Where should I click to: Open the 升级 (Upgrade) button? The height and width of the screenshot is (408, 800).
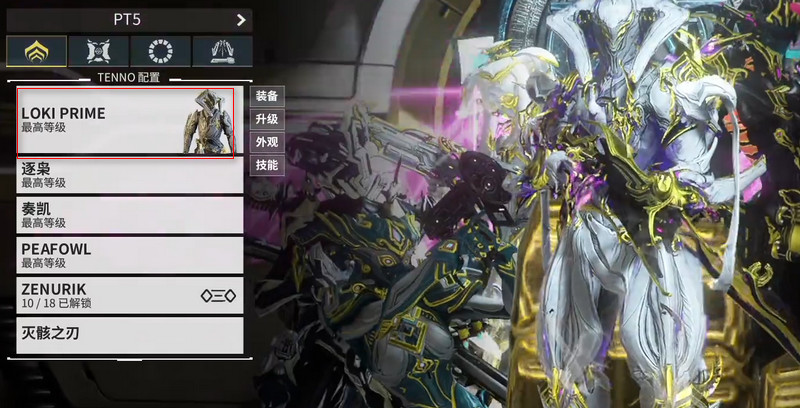click(x=267, y=120)
